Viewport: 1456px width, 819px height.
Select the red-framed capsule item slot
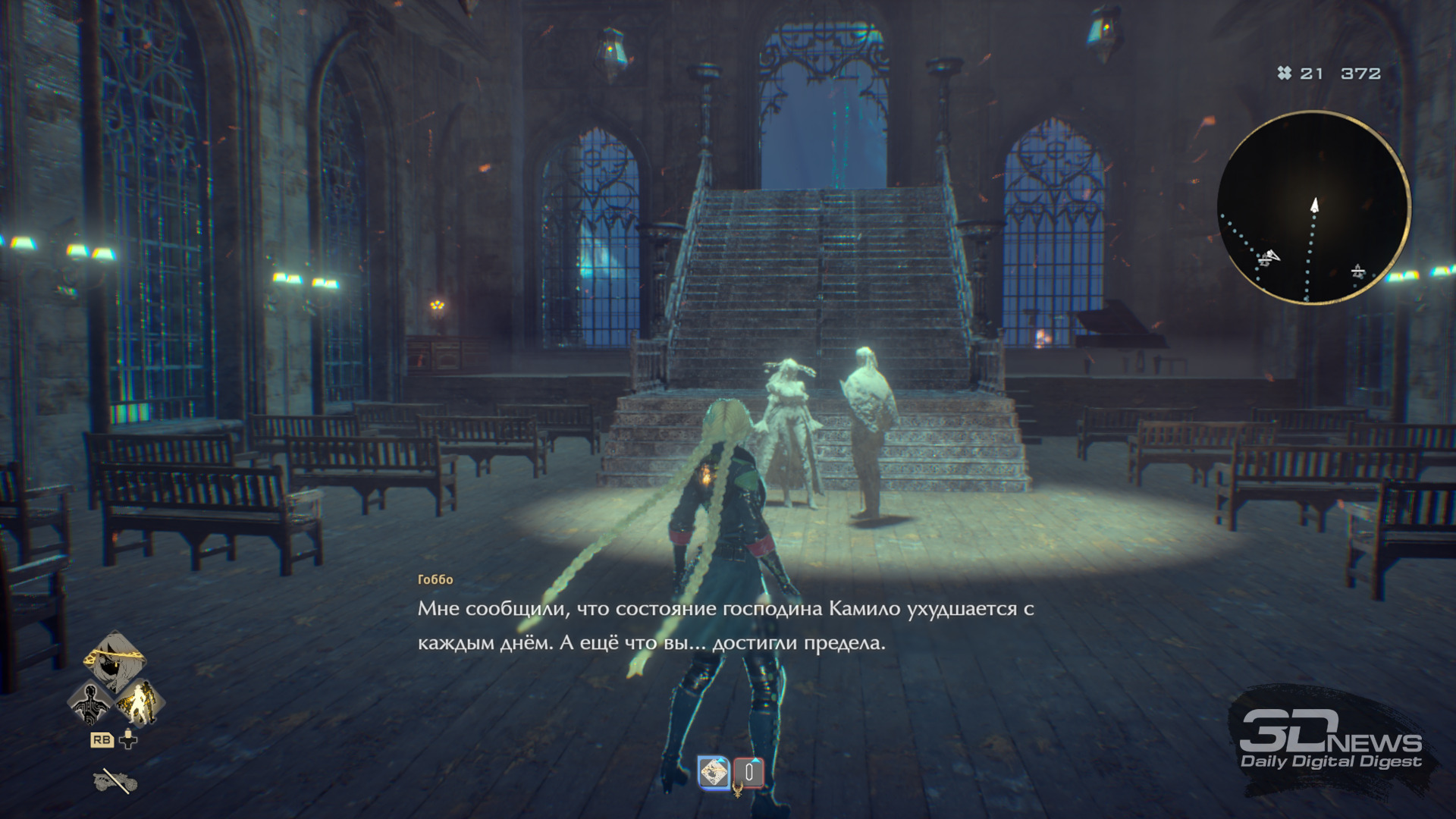[x=748, y=773]
